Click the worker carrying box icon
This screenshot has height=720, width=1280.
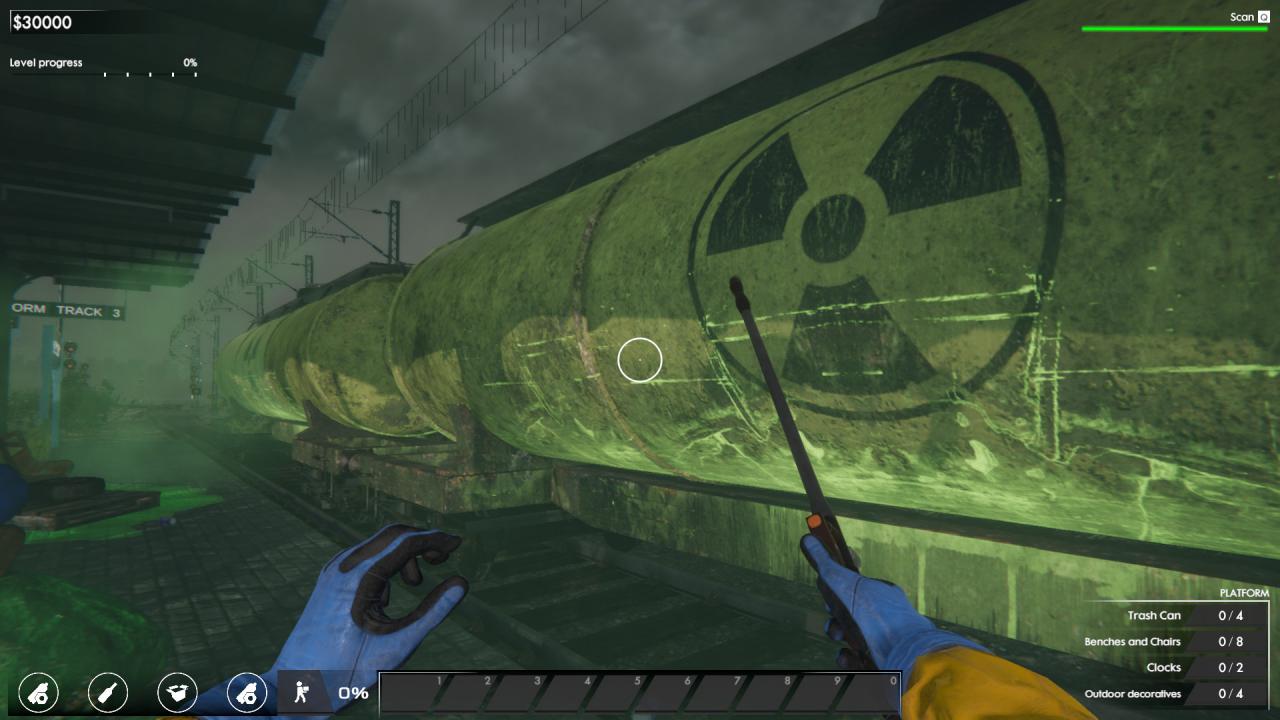(300, 692)
